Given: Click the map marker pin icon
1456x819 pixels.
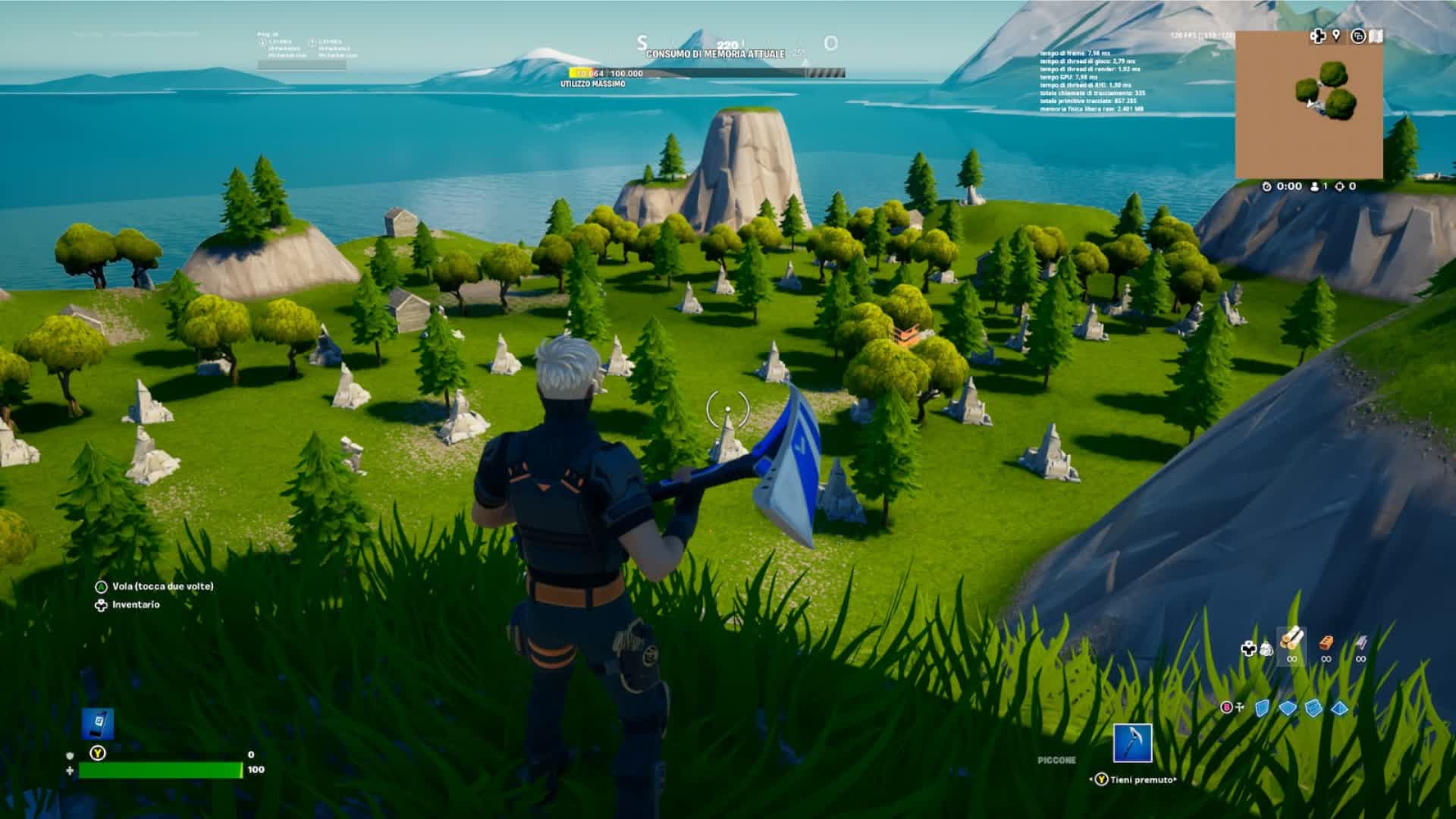Looking at the screenshot, I should (1336, 36).
